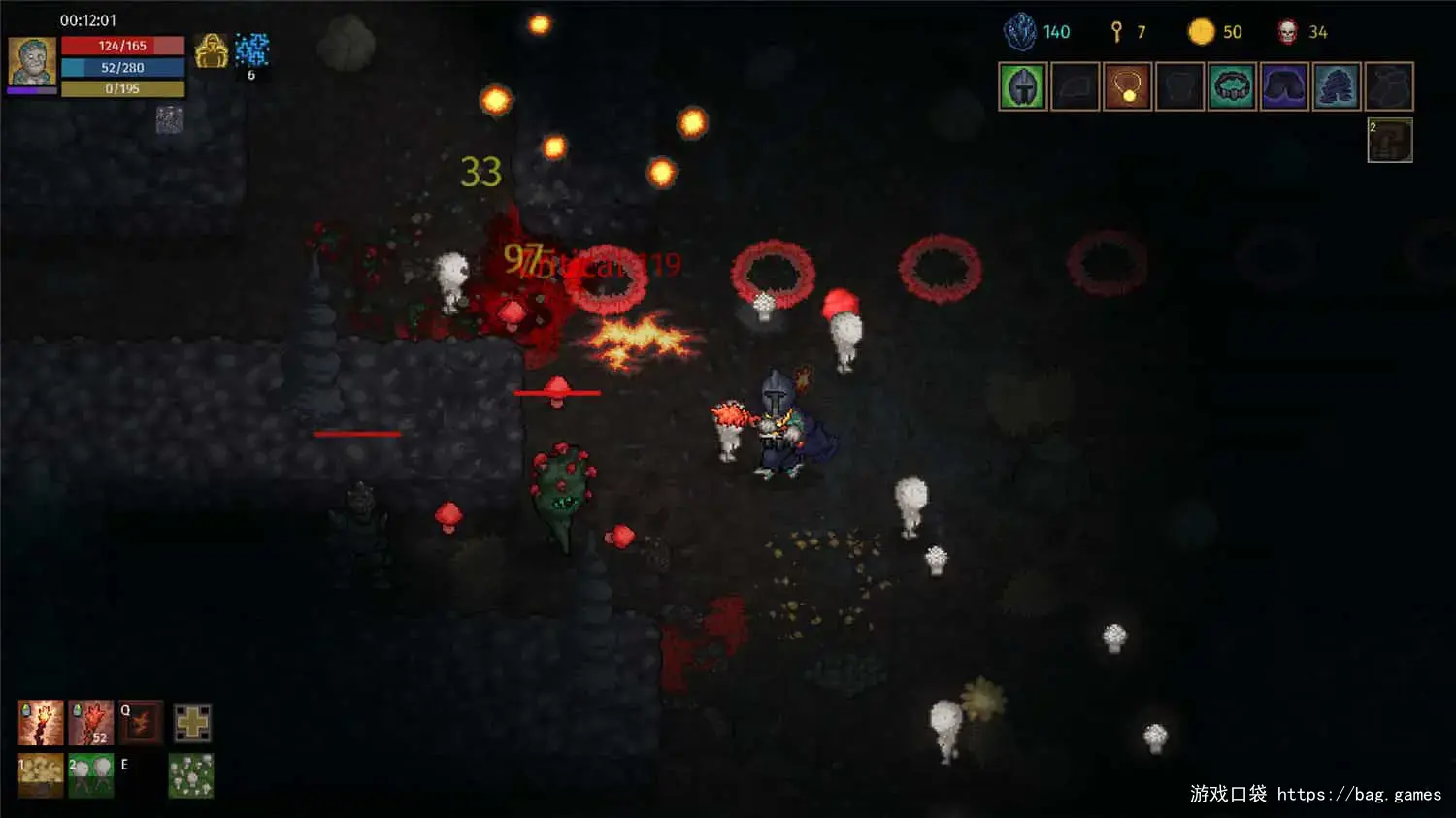Open the gold amulet equipment slot
Viewport: 1456px width, 818px height.
pos(1128,87)
